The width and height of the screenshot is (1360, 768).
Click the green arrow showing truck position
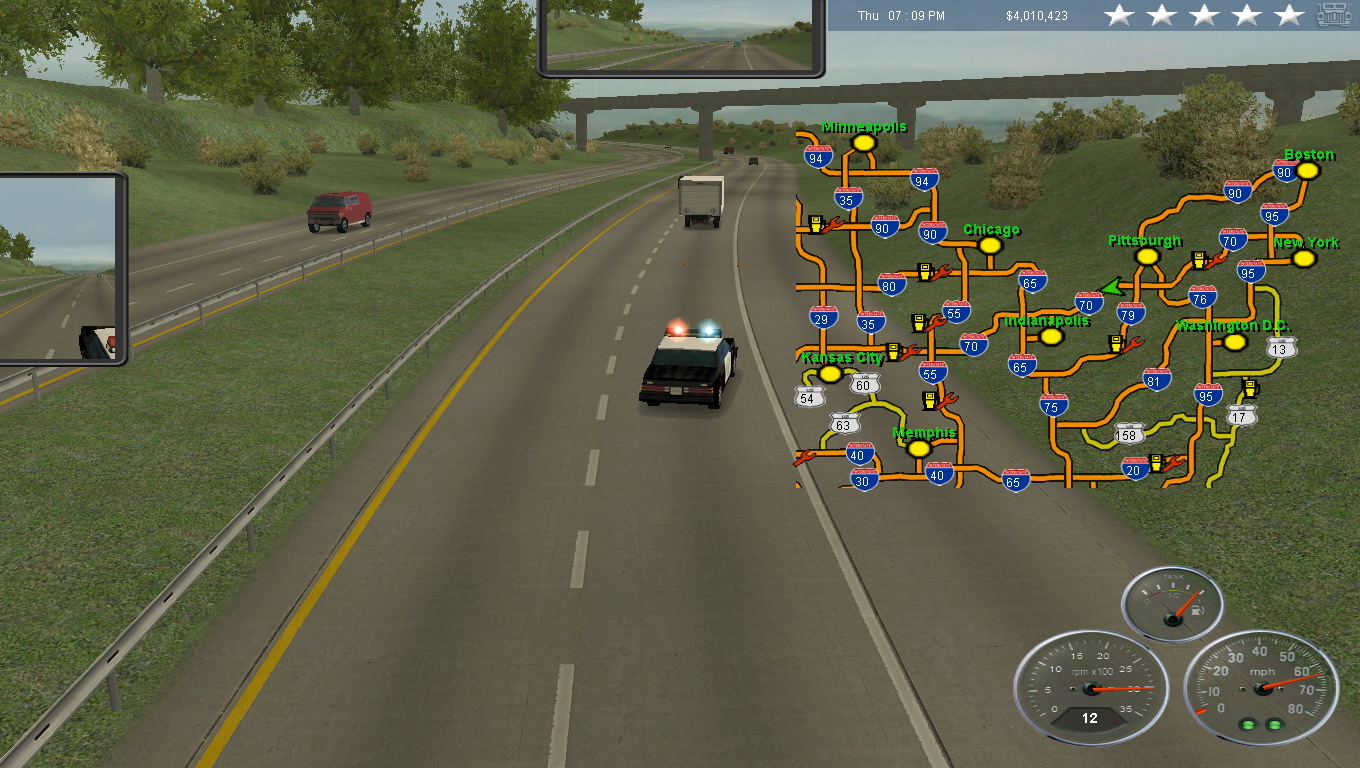click(1107, 288)
